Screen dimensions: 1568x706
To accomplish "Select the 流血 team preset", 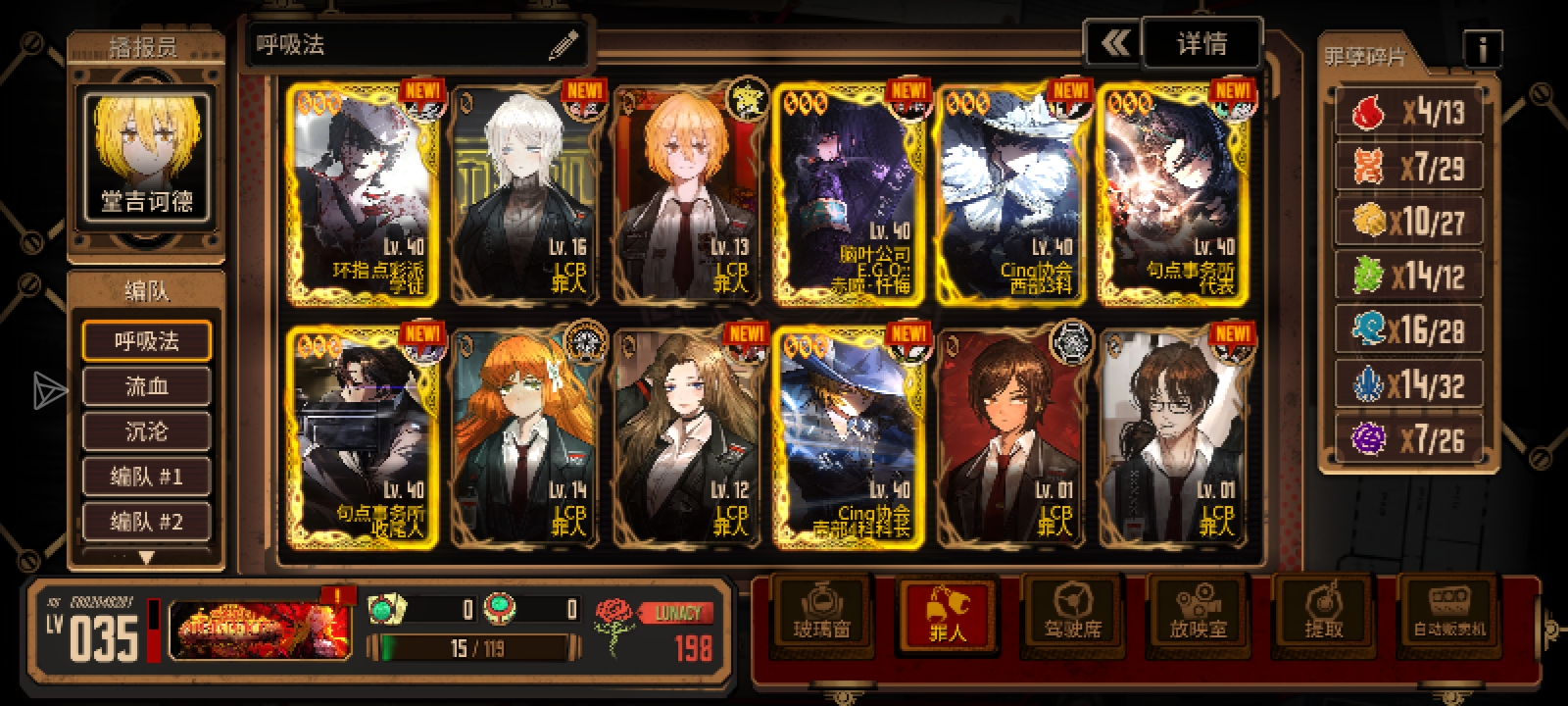I will click(146, 386).
